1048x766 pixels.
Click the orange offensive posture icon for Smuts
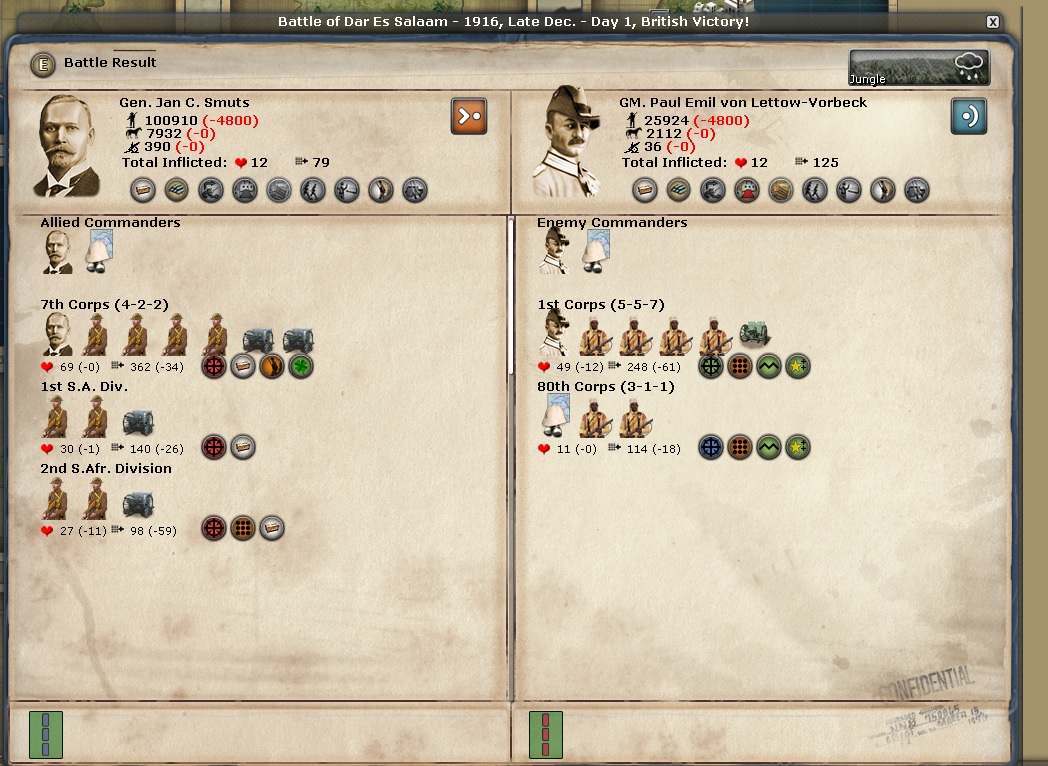[x=468, y=116]
